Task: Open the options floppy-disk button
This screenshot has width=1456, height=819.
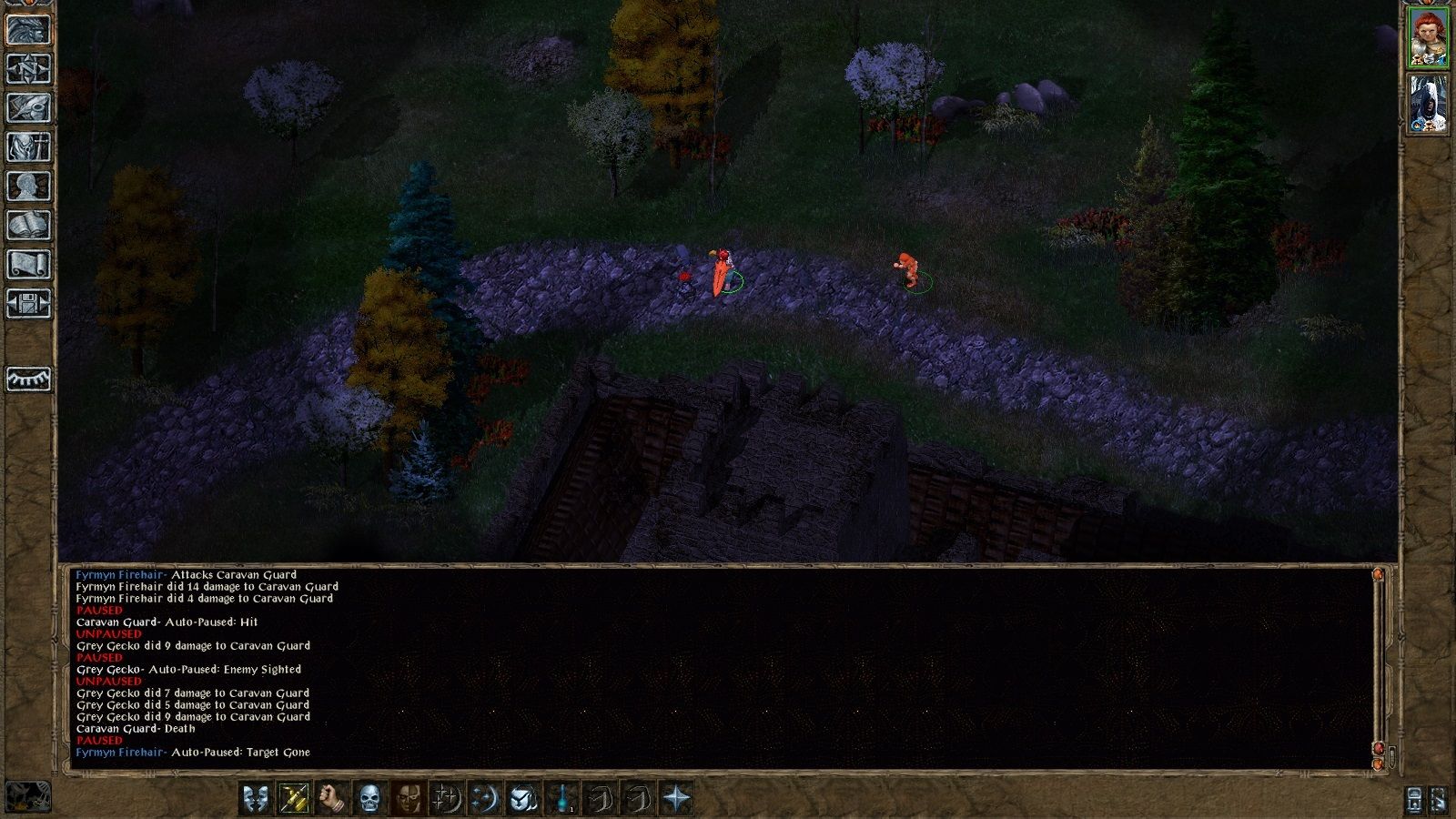Action: click(x=28, y=304)
